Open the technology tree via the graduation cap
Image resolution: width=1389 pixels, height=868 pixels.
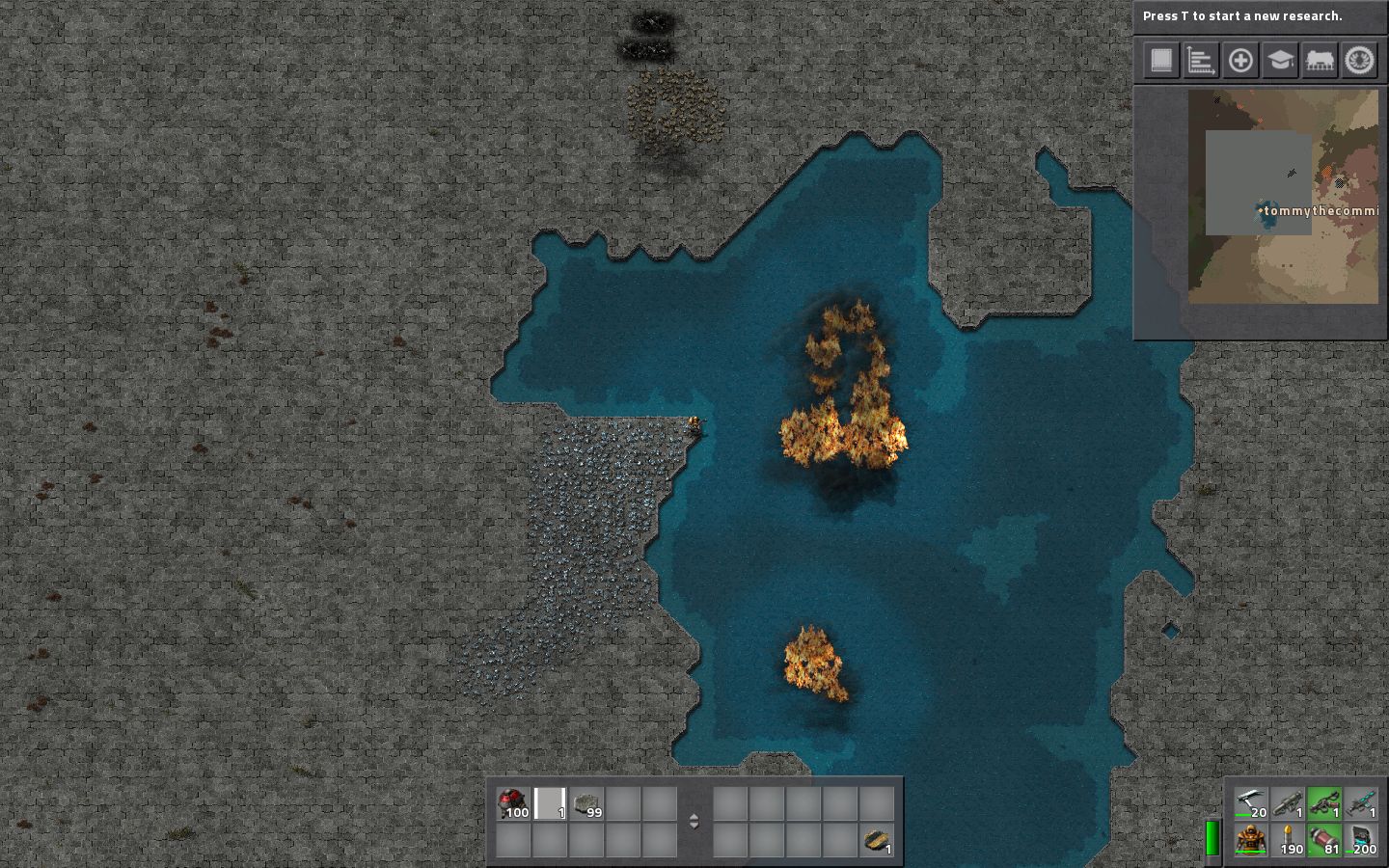click(x=1279, y=60)
